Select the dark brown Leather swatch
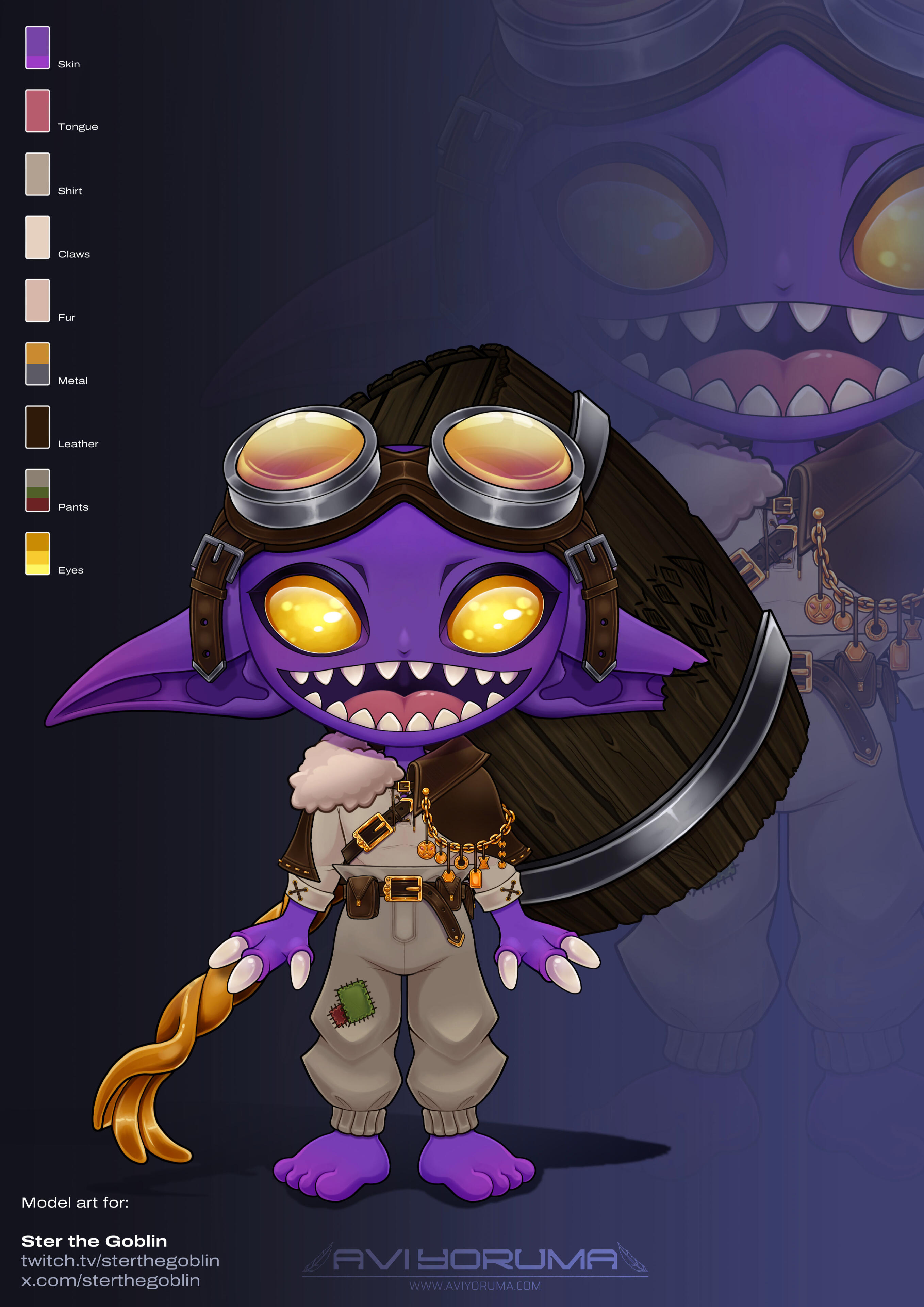This screenshot has width=924, height=1307. point(37,427)
